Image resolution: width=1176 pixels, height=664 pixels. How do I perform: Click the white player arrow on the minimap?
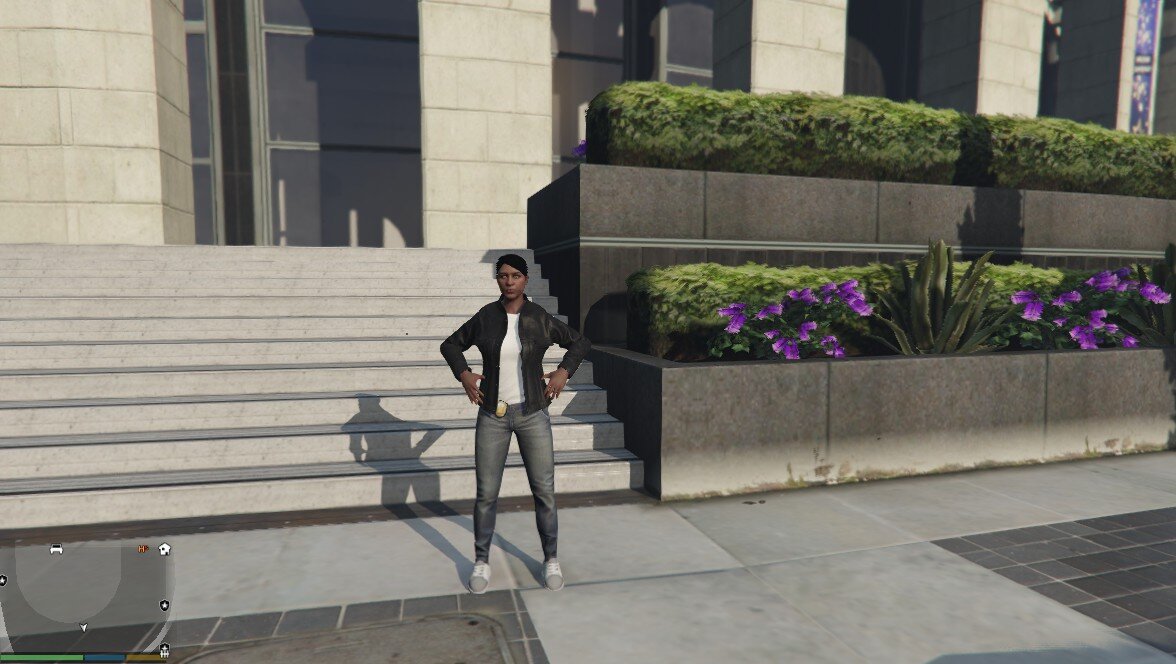tap(84, 628)
